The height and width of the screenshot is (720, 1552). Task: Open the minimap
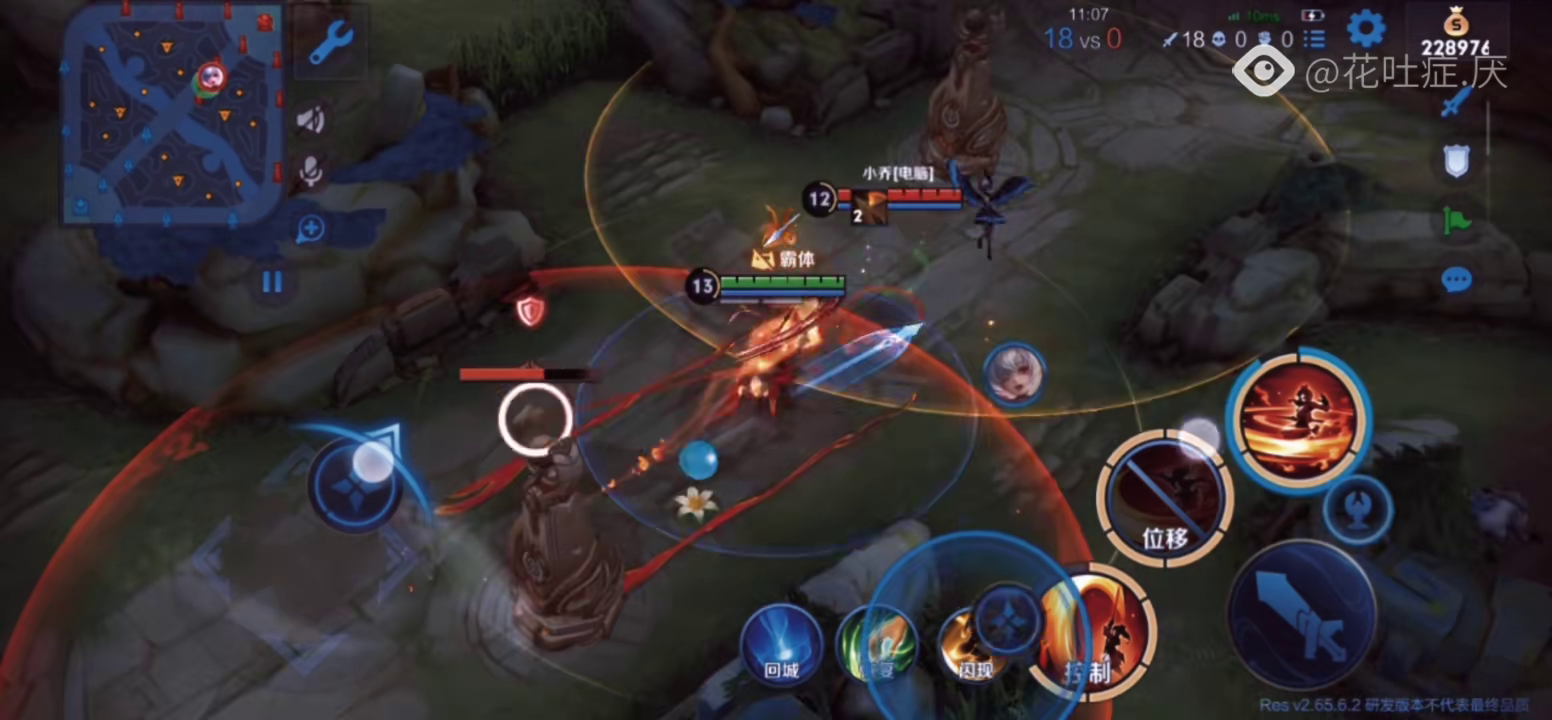(170, 112)
